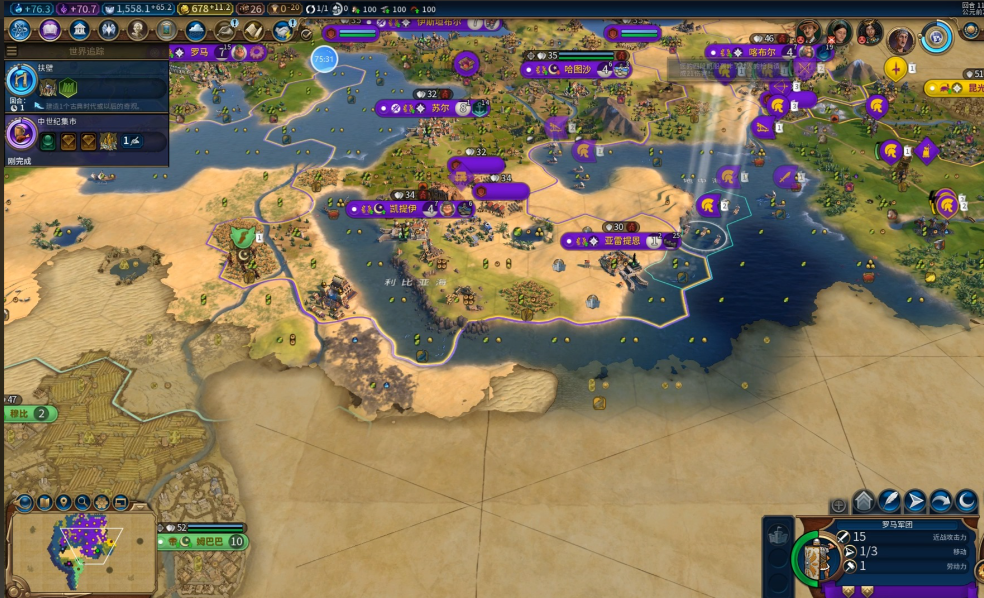Viewport: 984px width, 598px height.
Task: Activate the move-to arrow unit action
Action: [915, 502]
